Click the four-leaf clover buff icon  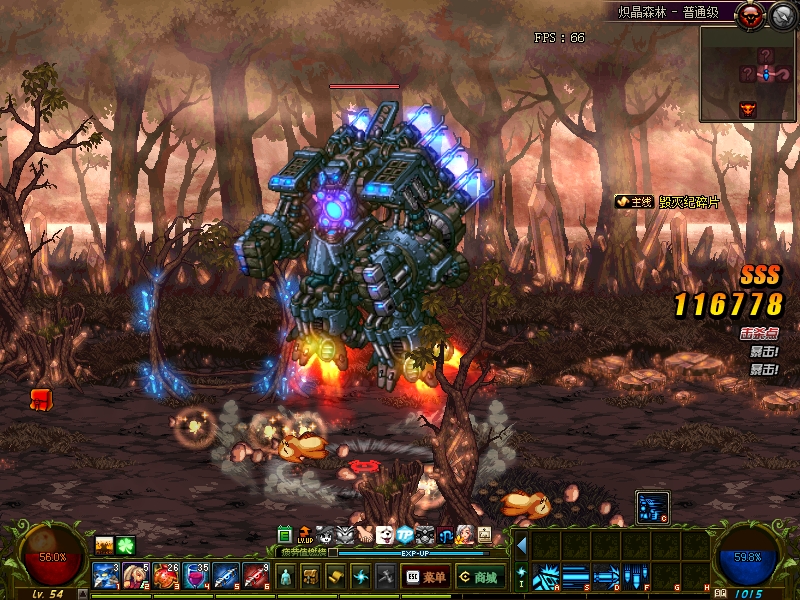[125, 545]
